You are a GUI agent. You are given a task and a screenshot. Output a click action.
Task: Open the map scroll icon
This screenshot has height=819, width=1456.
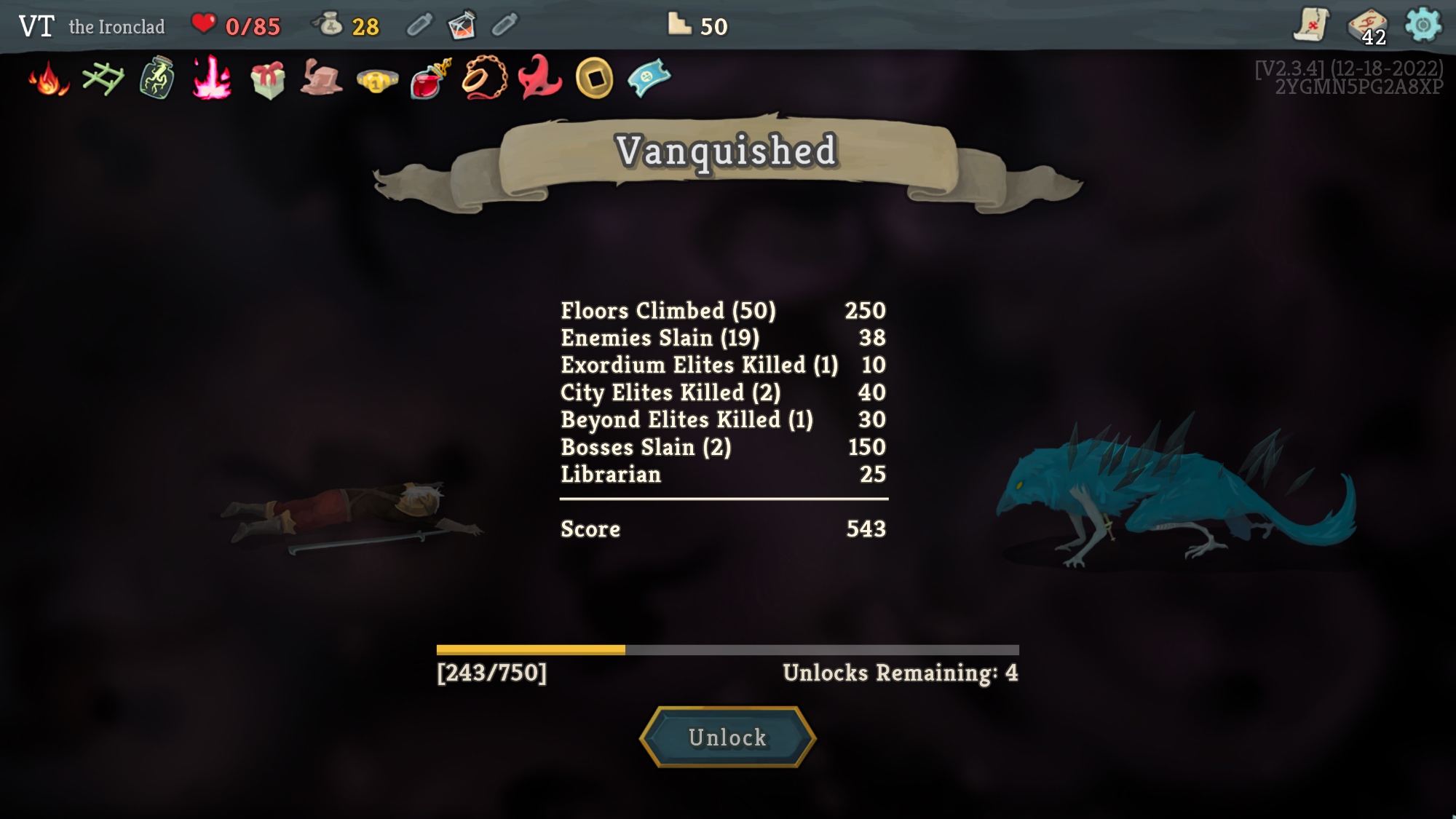[1311, 25]
